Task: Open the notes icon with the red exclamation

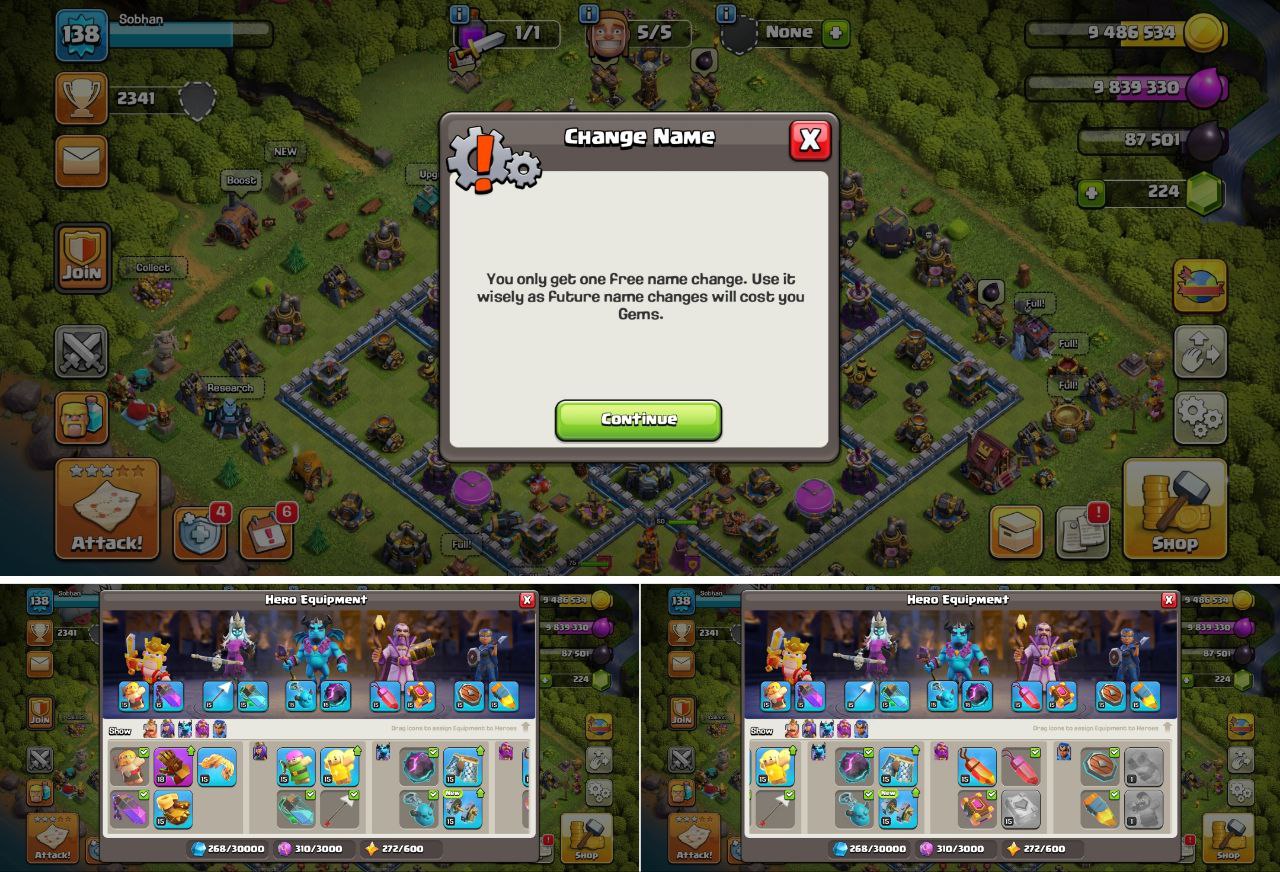Action: pos(1081,533)
